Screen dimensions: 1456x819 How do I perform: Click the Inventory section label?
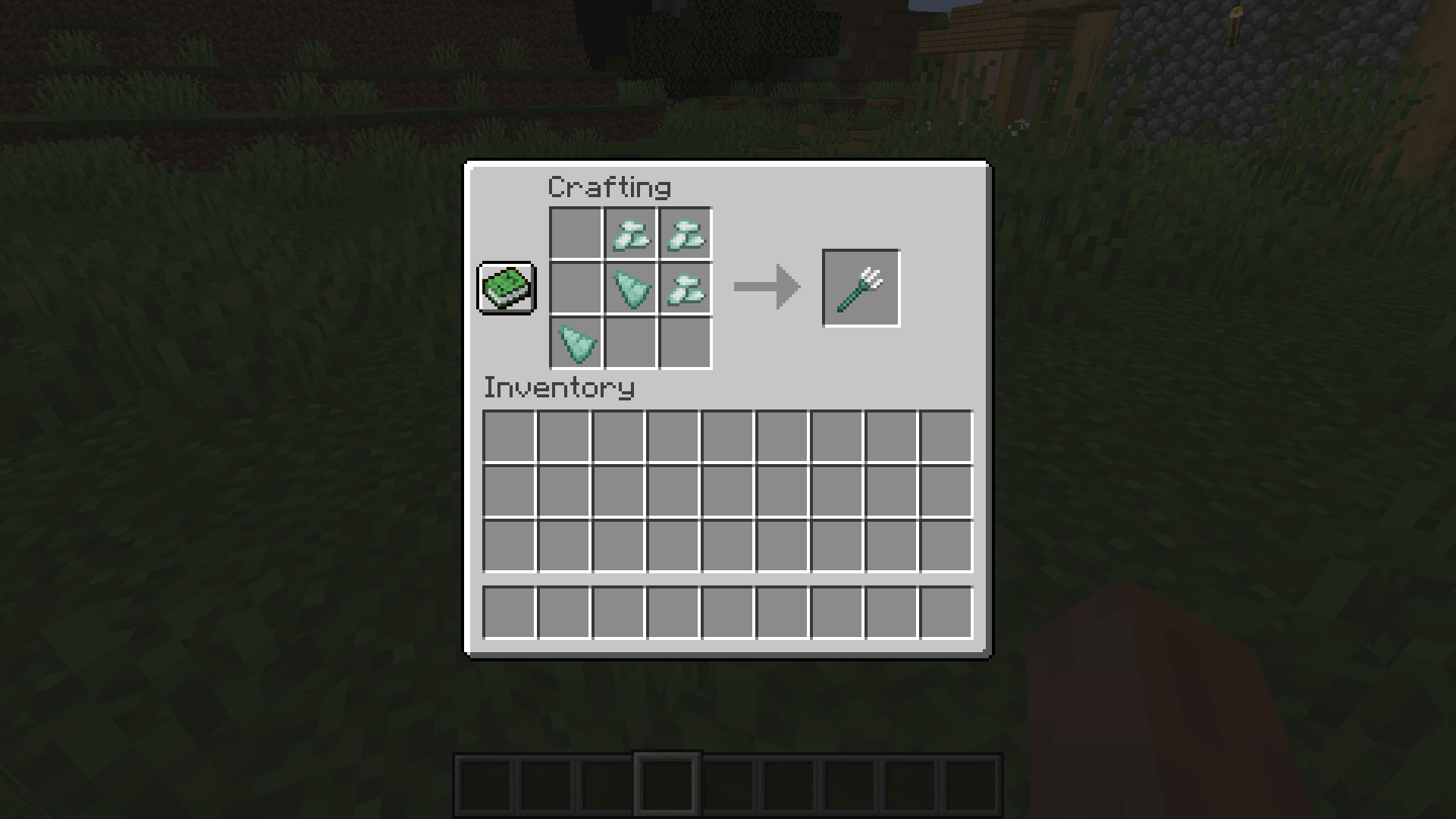click(x=559, y=388)
